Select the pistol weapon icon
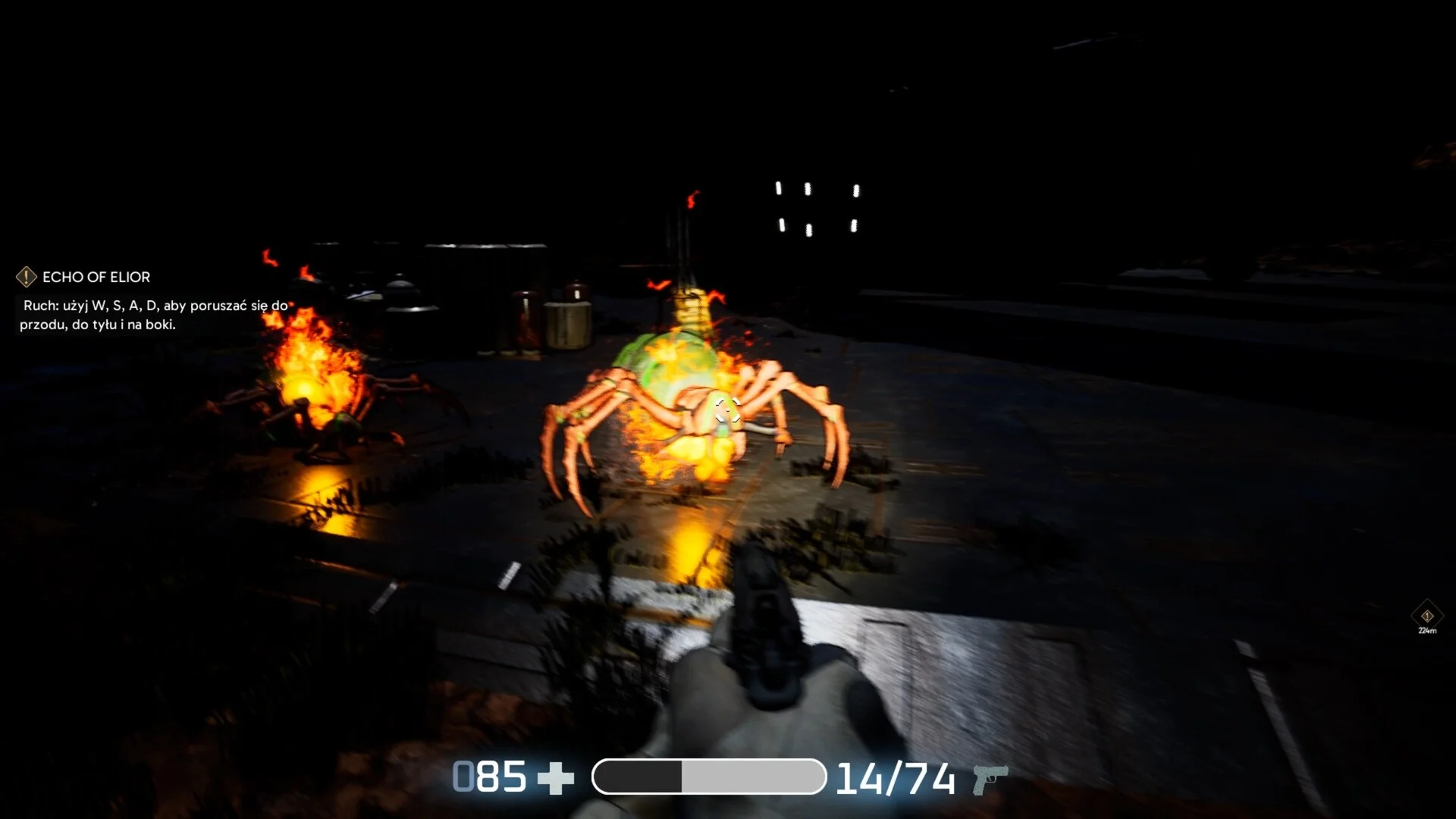 coord(990,779)
